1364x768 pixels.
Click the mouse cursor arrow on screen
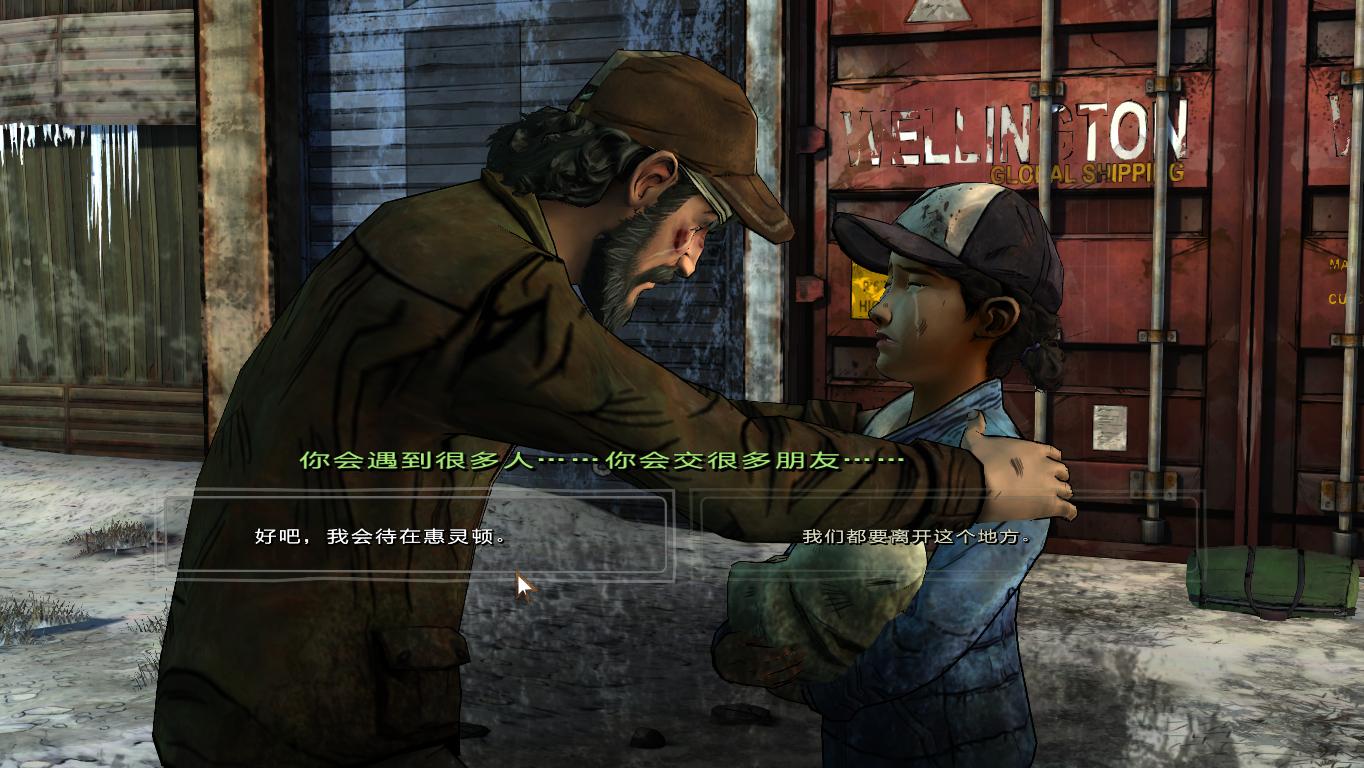point(523,583)
